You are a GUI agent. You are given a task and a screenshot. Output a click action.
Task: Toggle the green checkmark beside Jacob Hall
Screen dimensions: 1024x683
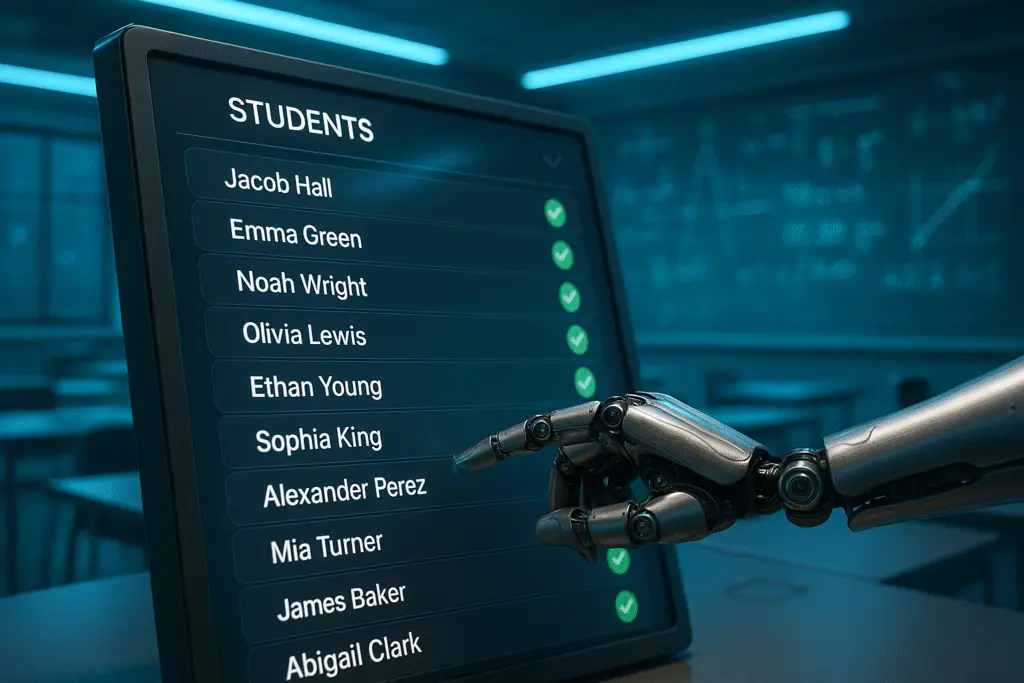click(x=555, y=212)
